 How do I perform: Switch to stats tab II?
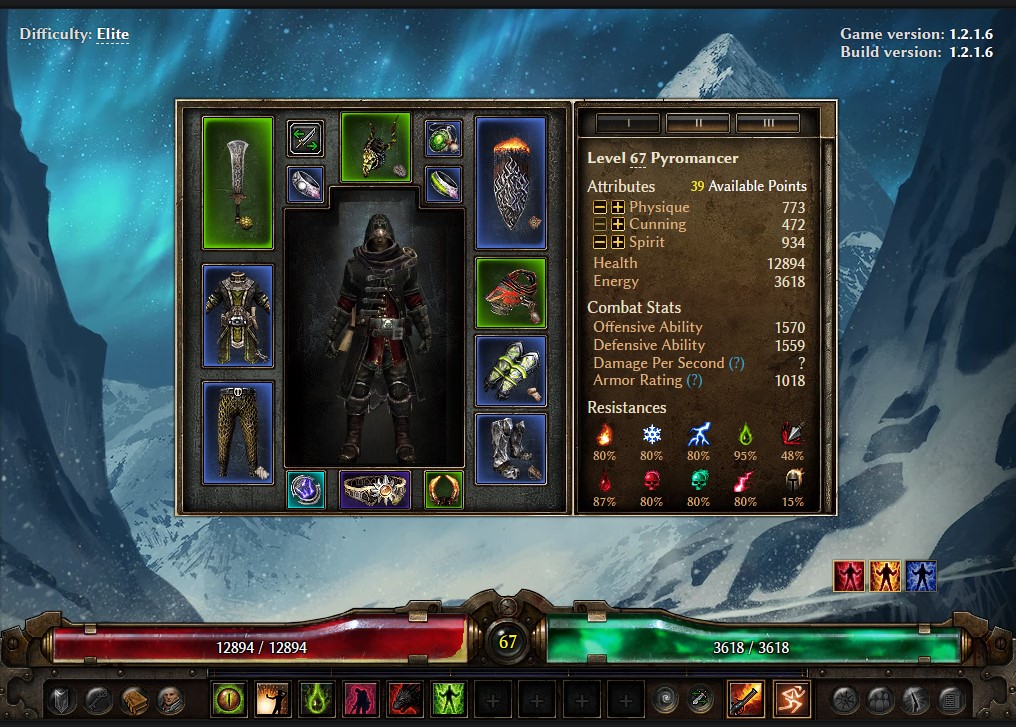click(697, 123)
